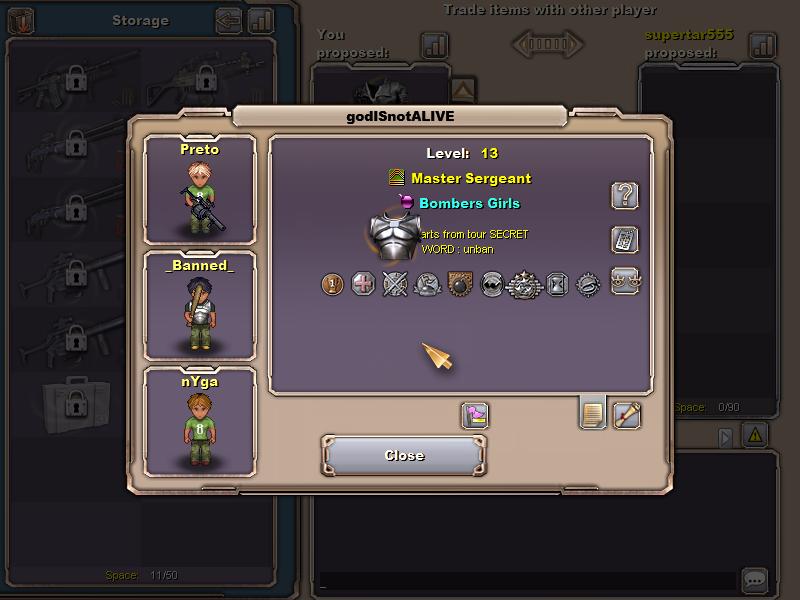Screen dimensions: 800x600
Task: Inspect the winged star medal
Action: [x=524, y=286]
